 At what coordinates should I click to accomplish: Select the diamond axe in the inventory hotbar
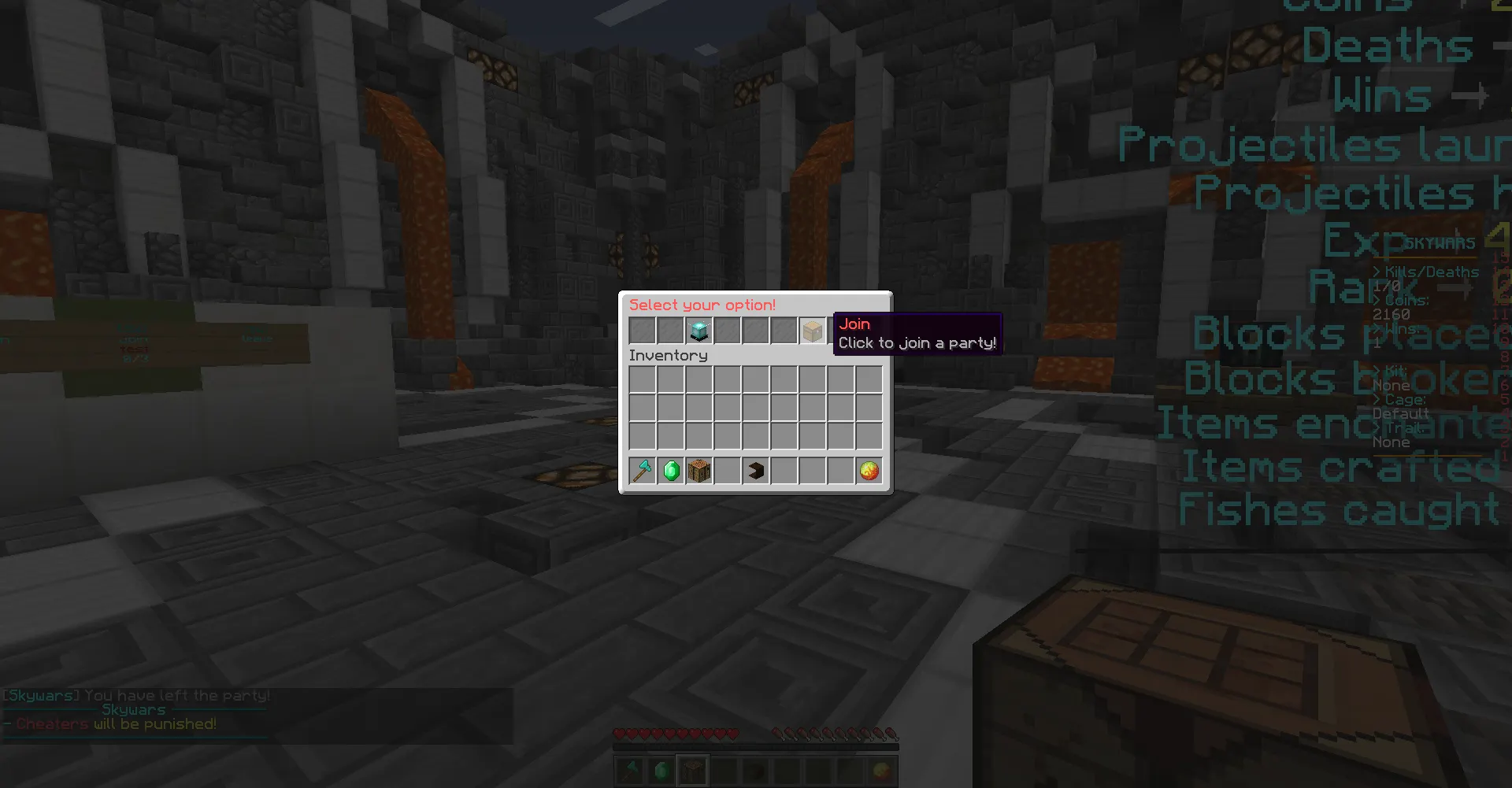pos(642,470)
